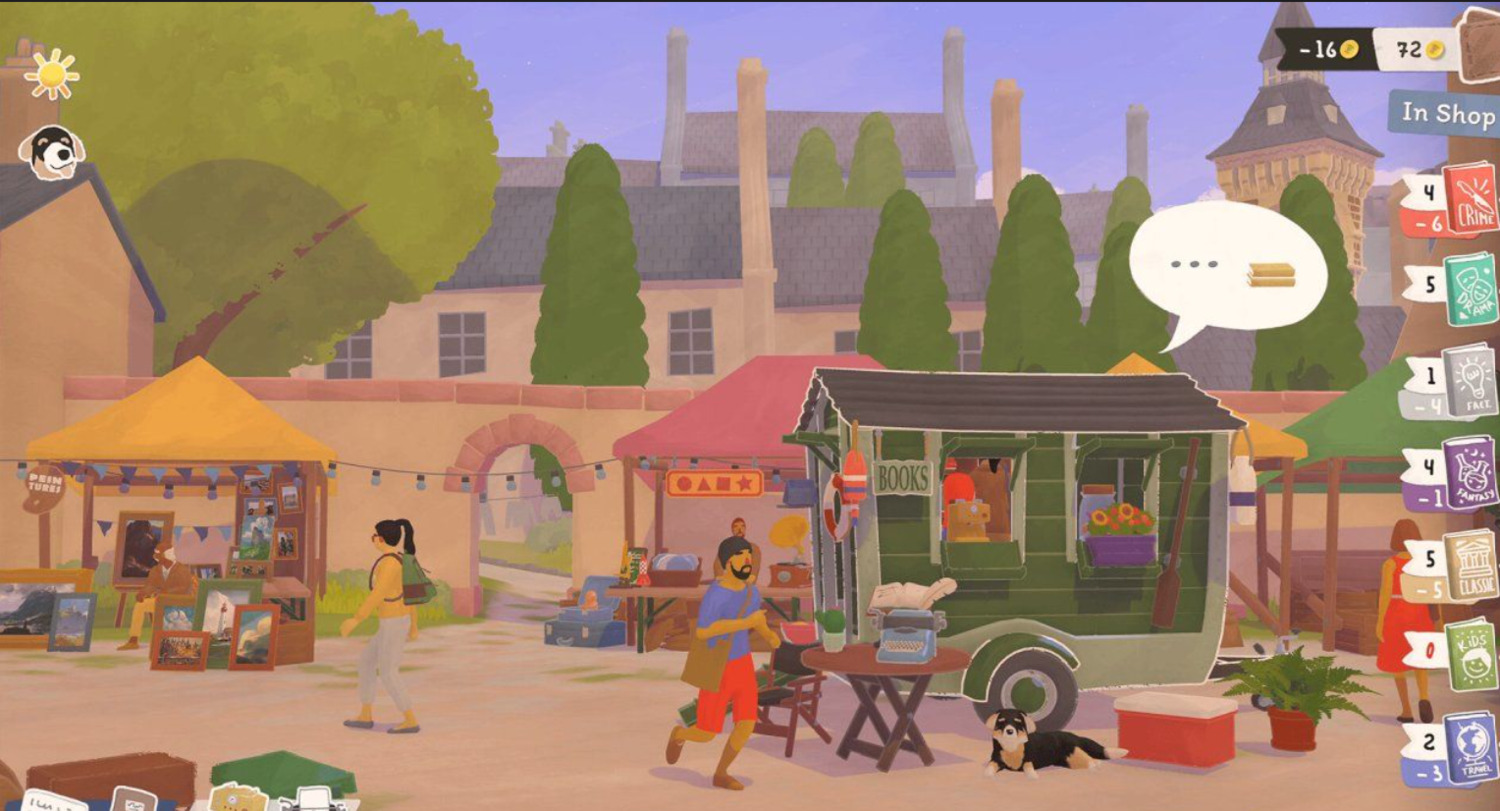Choose the teal Drama book

(x=1471, y=290)
